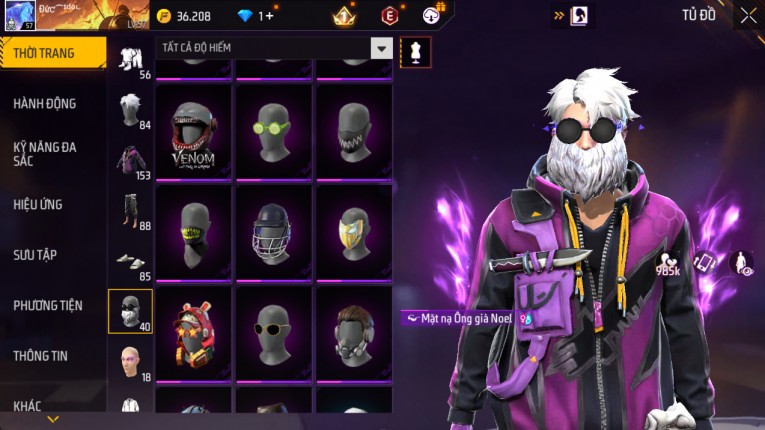Open the shoes category with 85 items
The image size is (765, 430).
pos(130,260)
